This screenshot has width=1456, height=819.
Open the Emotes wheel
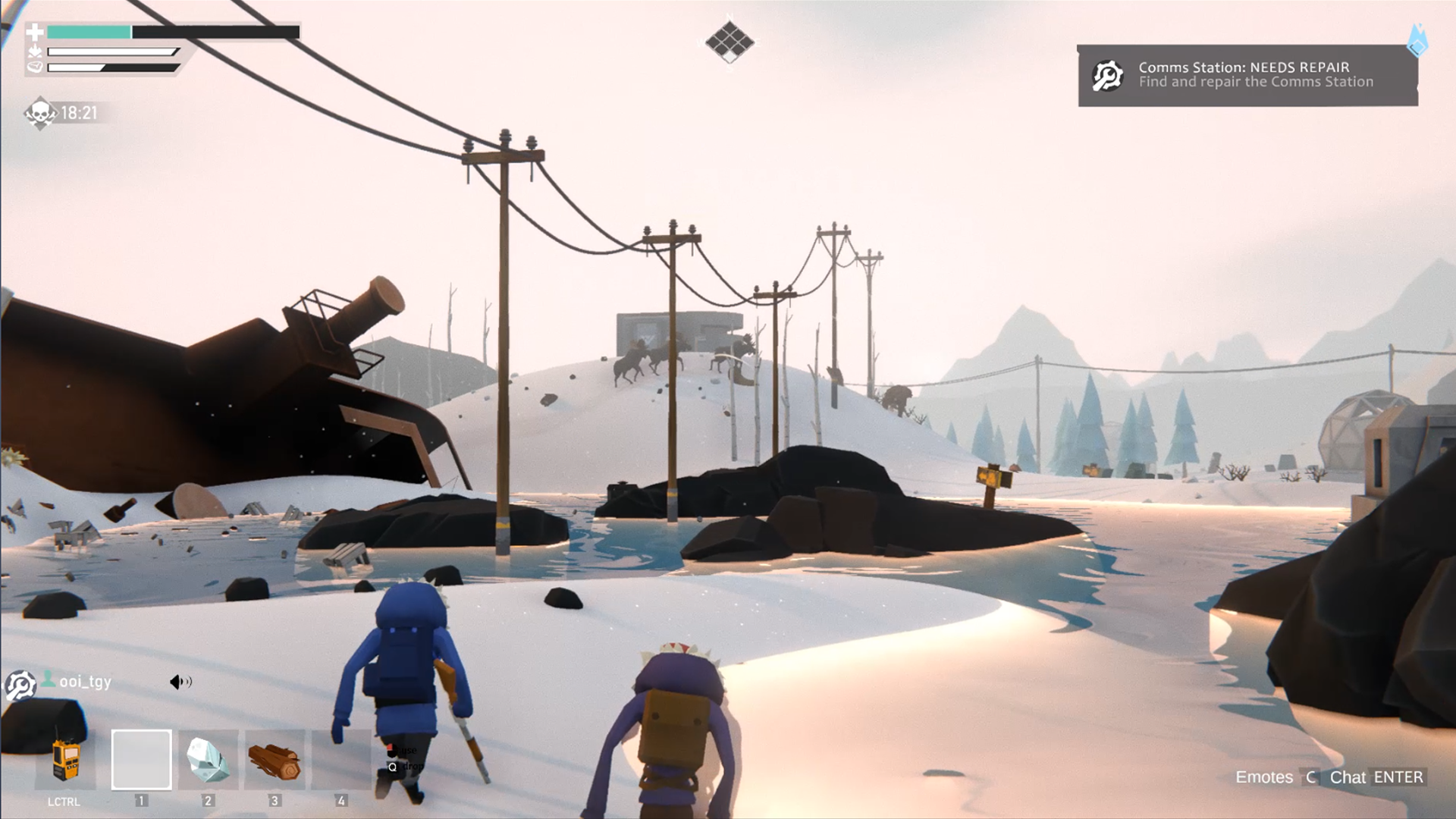[x=1264, y=777]
